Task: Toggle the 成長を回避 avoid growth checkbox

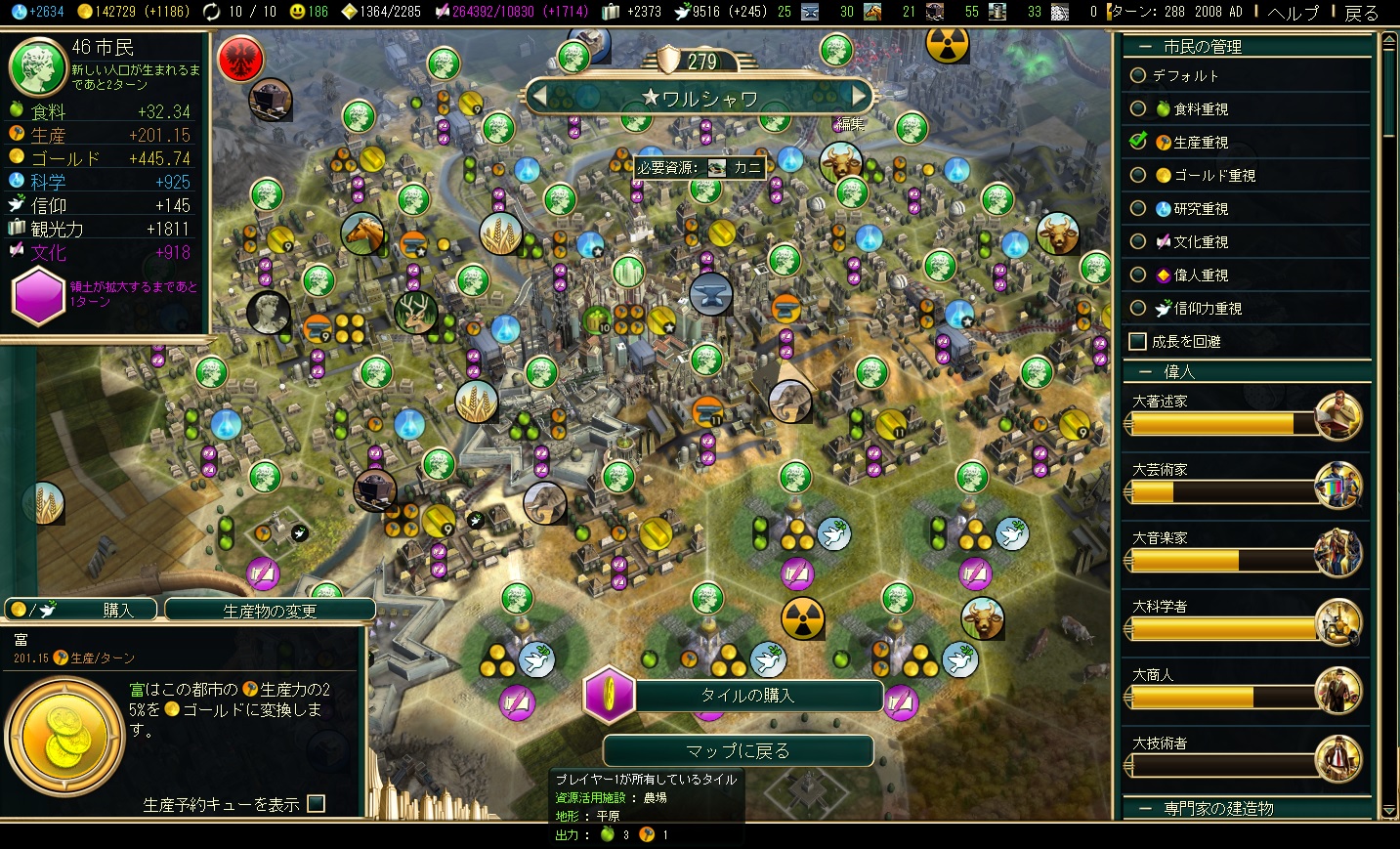Action: (1137, 341)
